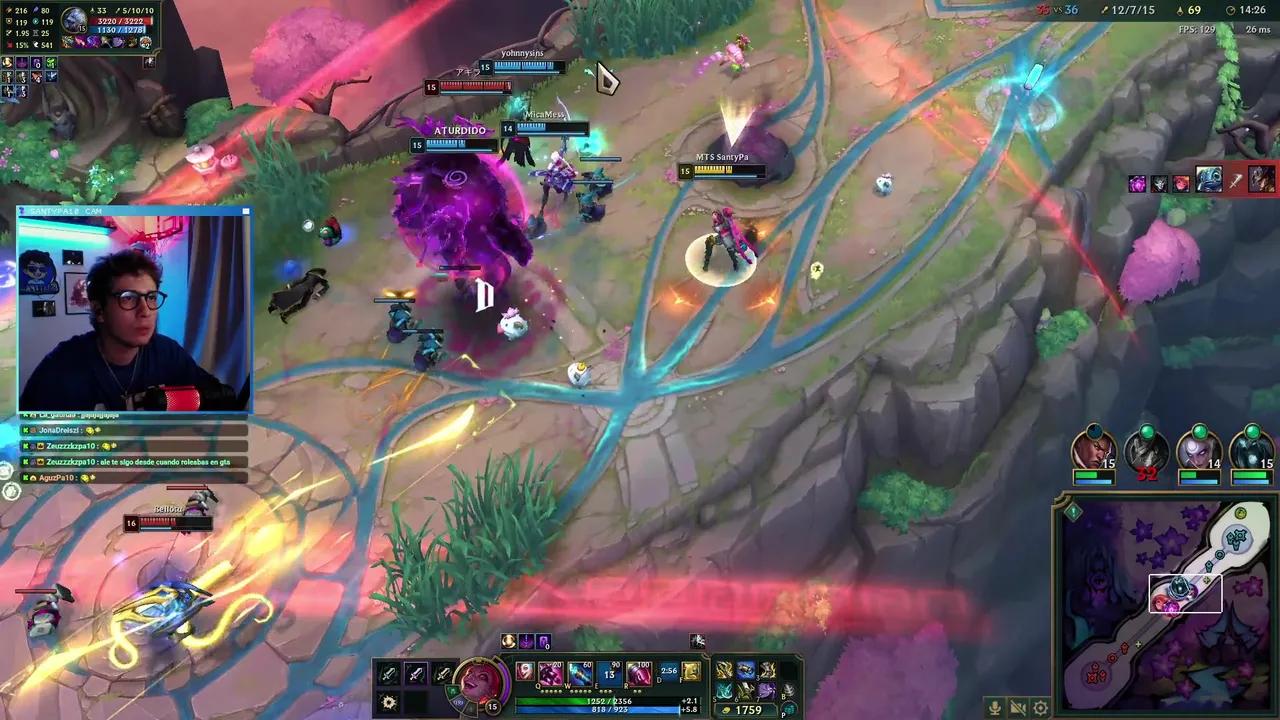The image size is (1280, 720).
Task: Cast Jinx's Q Switcheroo ability icon
Action: click(549, 673)
